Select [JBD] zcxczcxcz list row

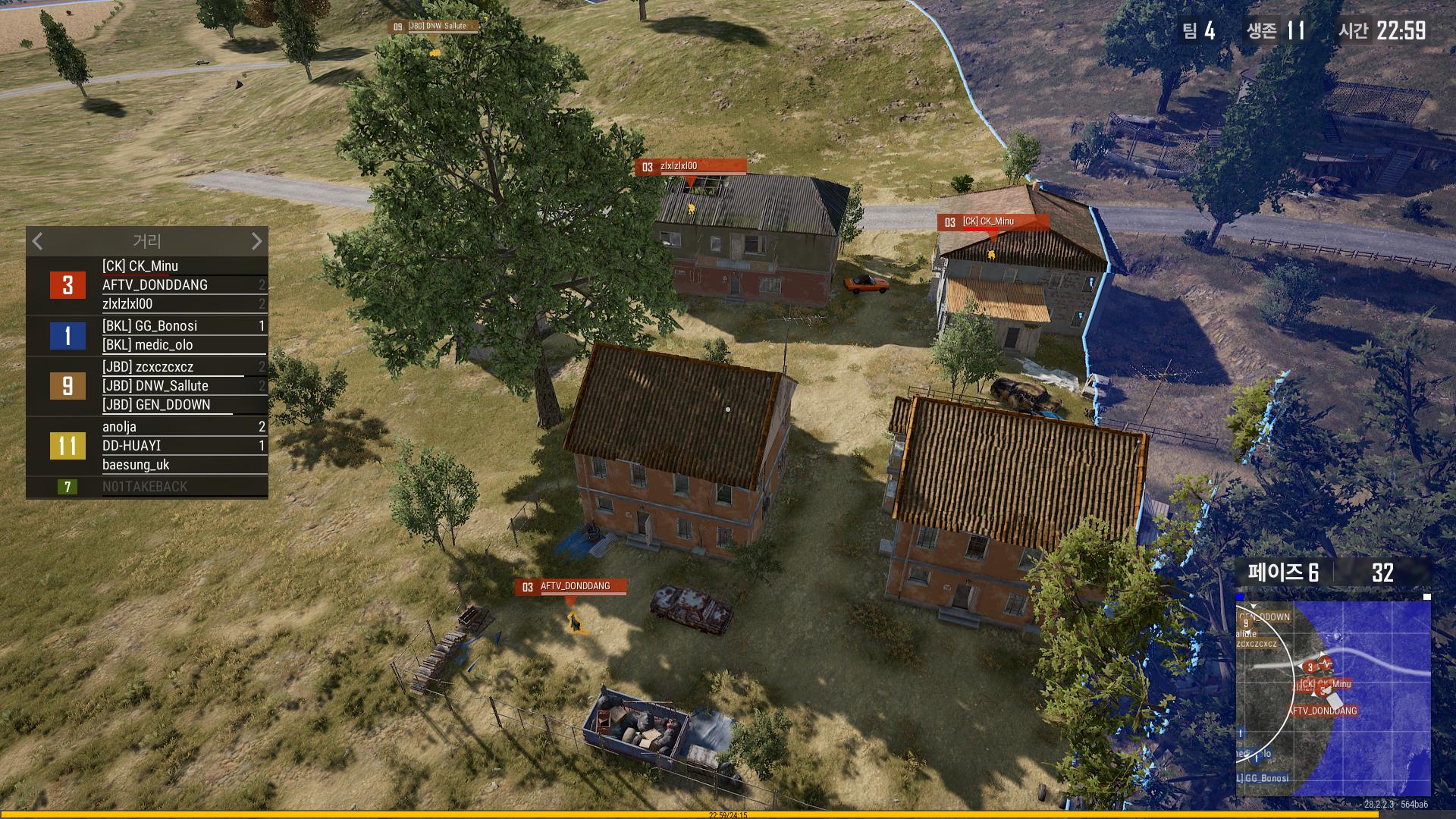(x=182, y=367)
